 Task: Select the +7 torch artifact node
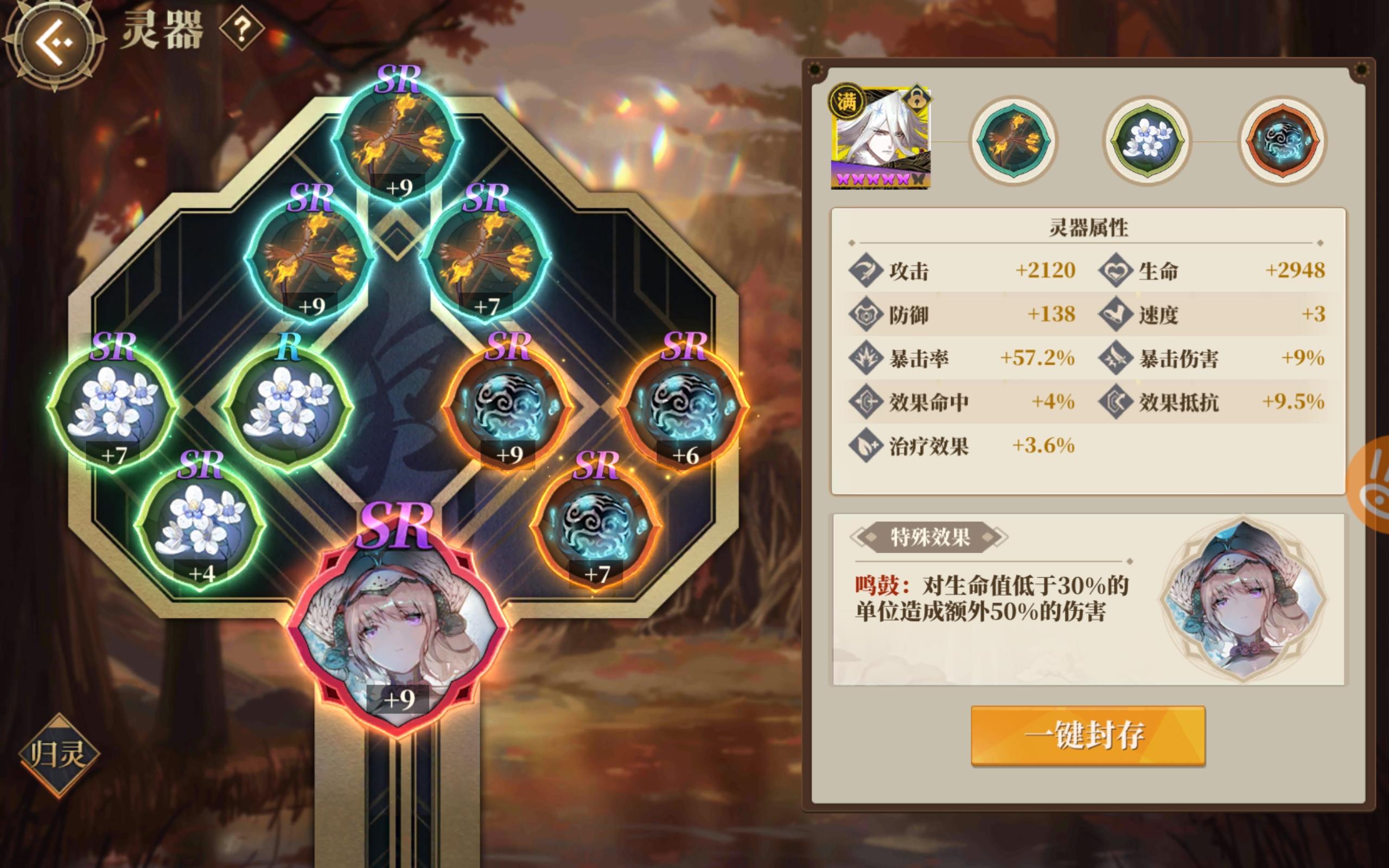[x=490, y=258]
